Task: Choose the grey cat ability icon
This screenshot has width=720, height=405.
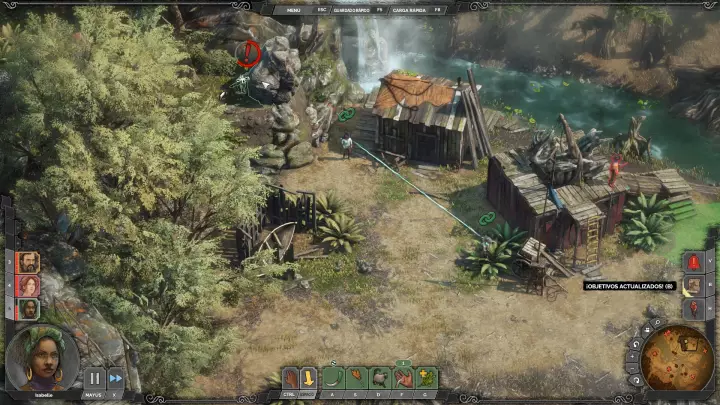Action: point(380,378)
